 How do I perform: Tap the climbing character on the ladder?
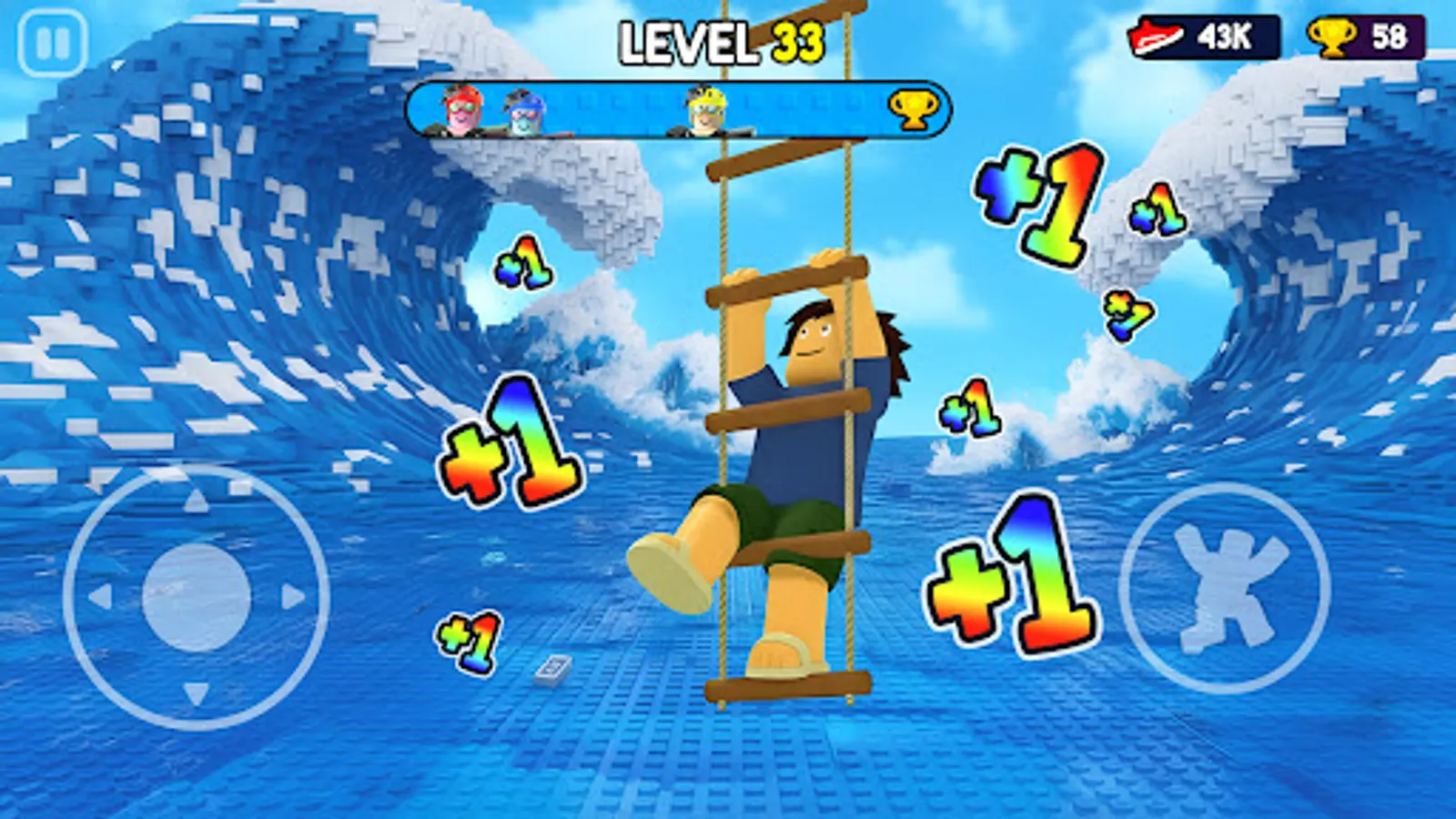801,428
